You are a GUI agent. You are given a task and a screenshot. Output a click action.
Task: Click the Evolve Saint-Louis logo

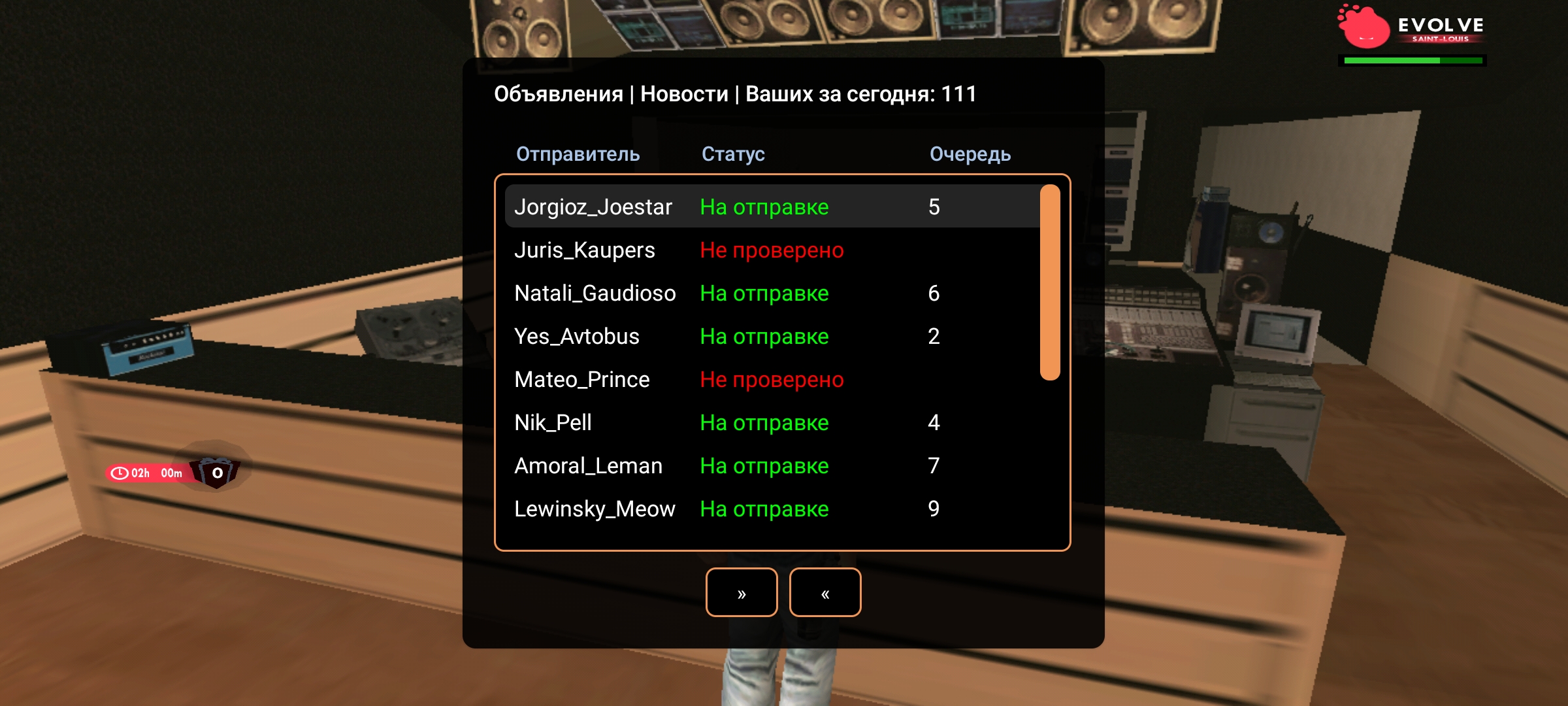(1411, 29)
